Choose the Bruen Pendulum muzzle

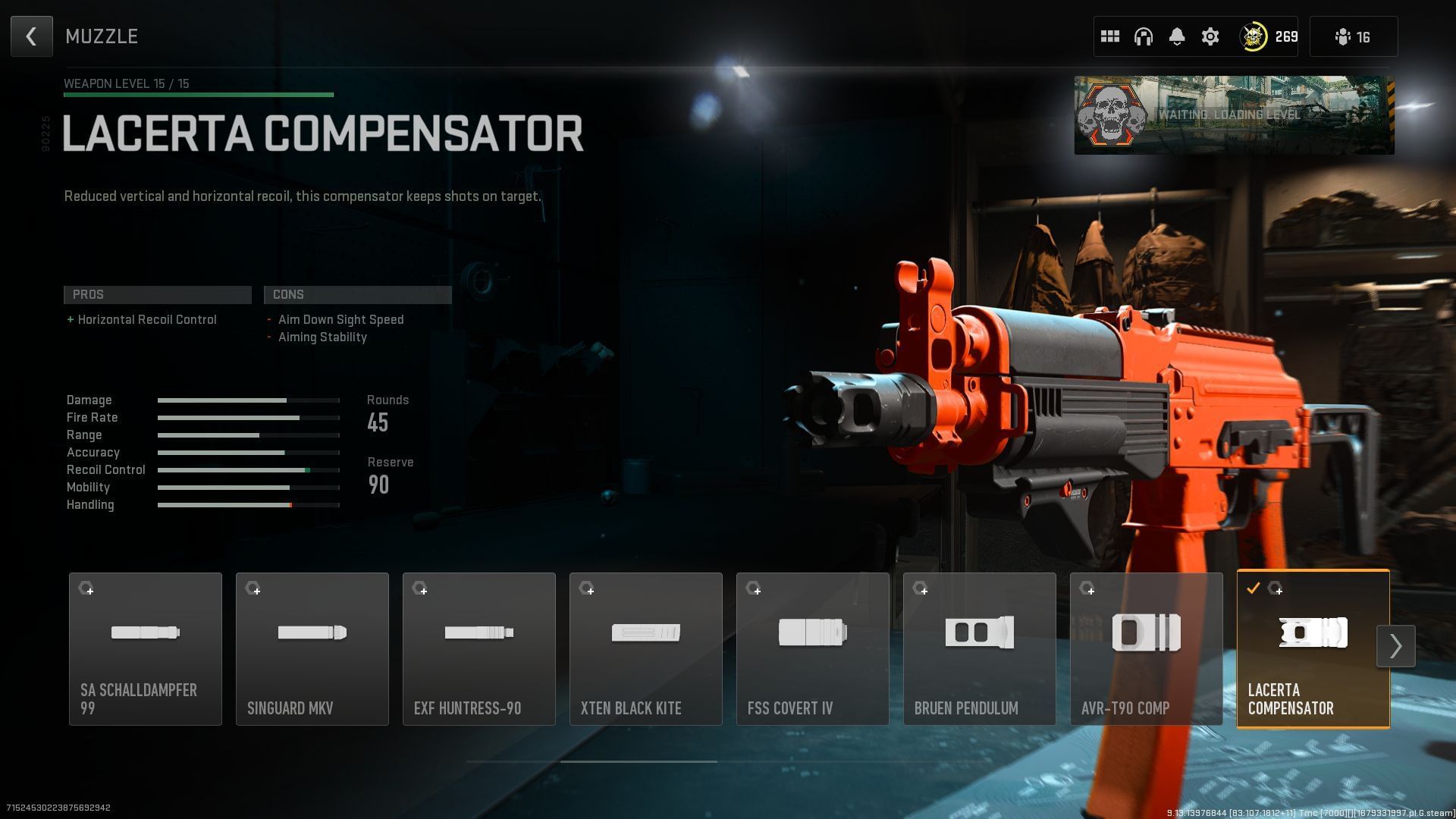(x=980, y=648)
